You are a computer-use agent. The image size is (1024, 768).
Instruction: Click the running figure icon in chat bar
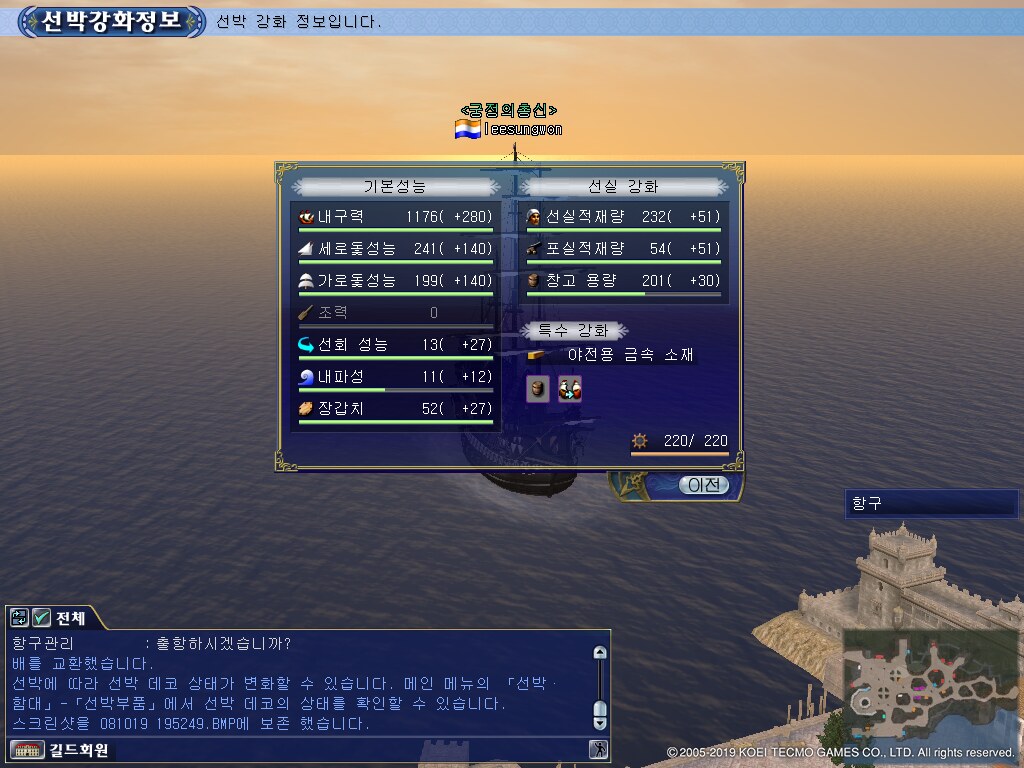[x=597, y=749]
